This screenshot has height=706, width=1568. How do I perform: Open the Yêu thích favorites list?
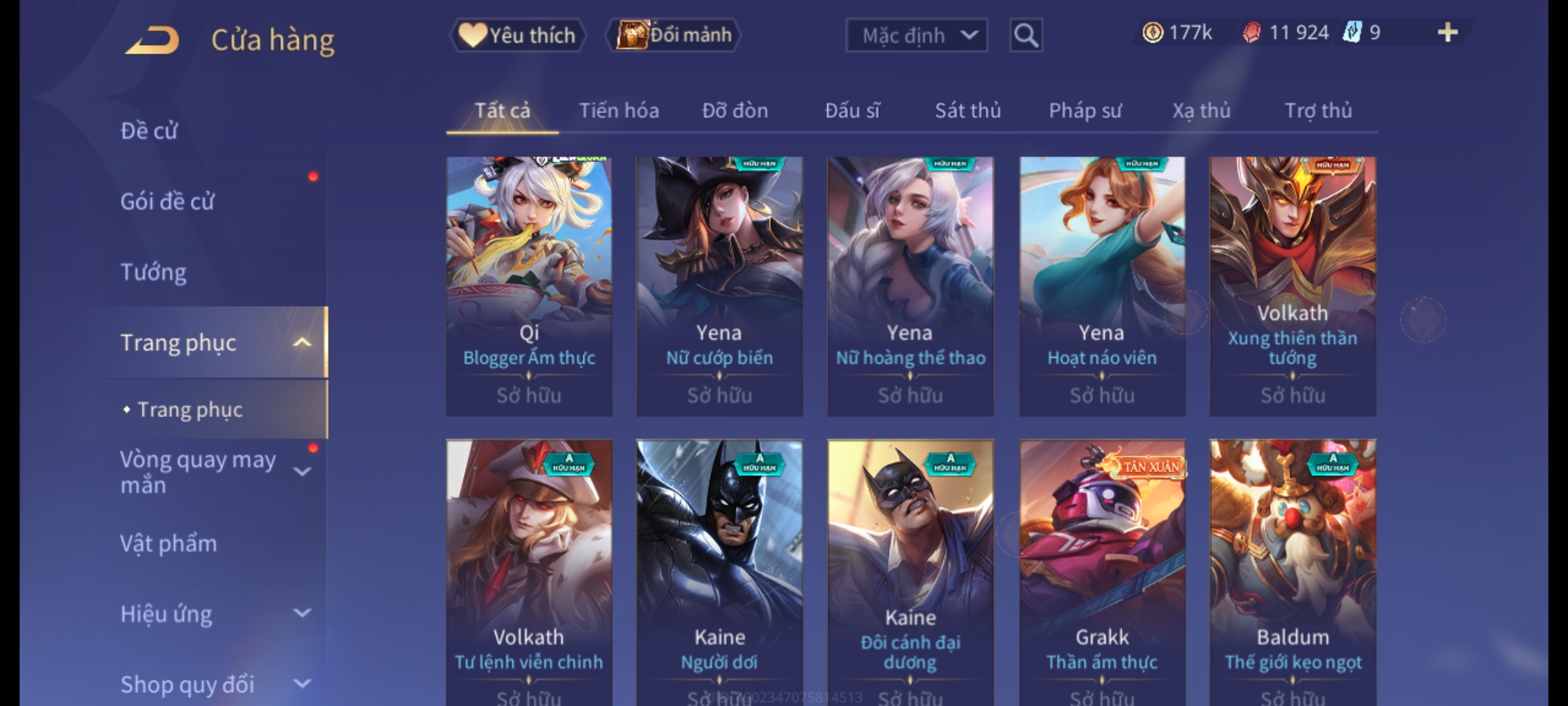click(517, 35)
